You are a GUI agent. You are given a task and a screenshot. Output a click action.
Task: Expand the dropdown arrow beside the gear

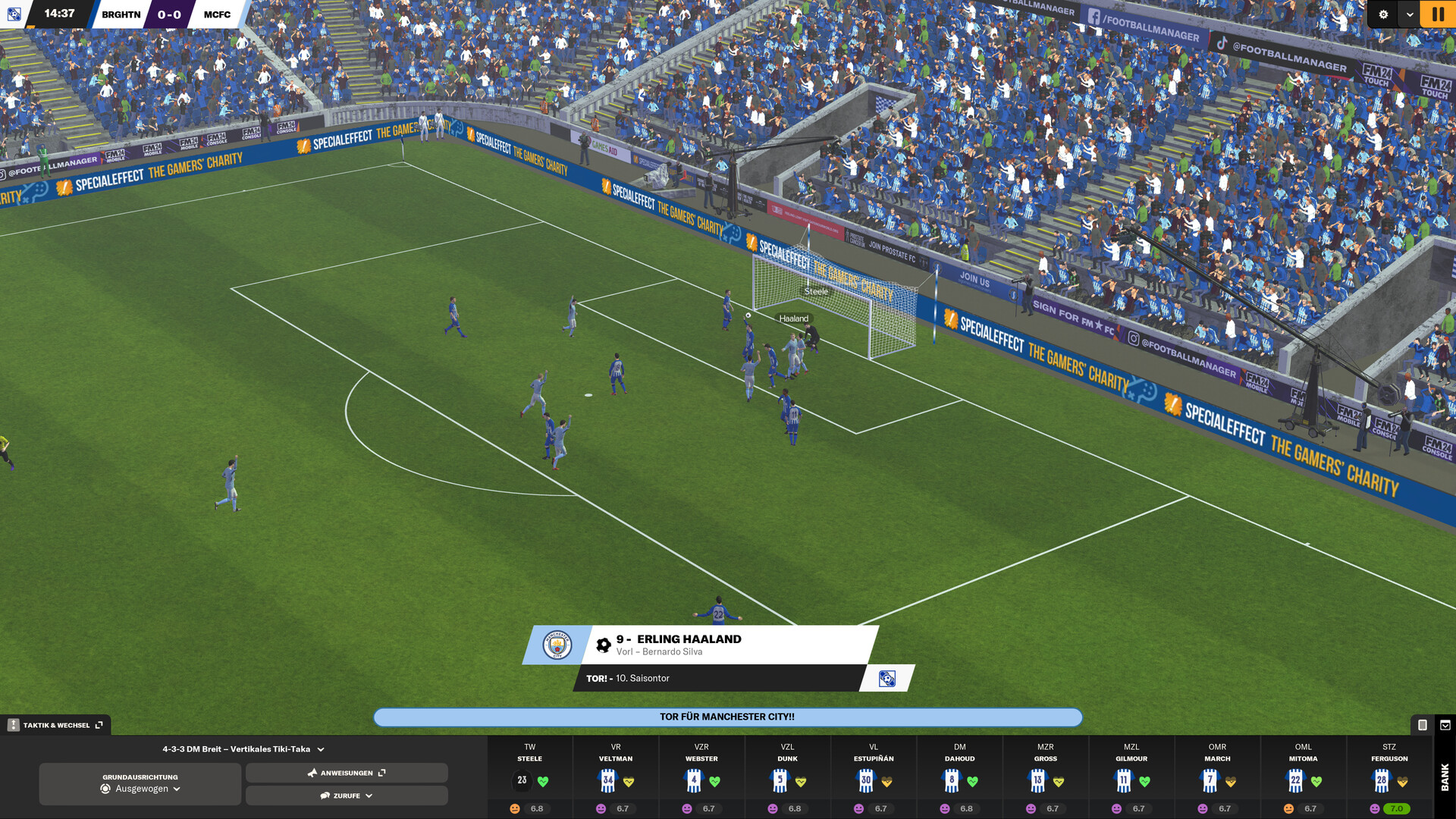[1410, 14]
